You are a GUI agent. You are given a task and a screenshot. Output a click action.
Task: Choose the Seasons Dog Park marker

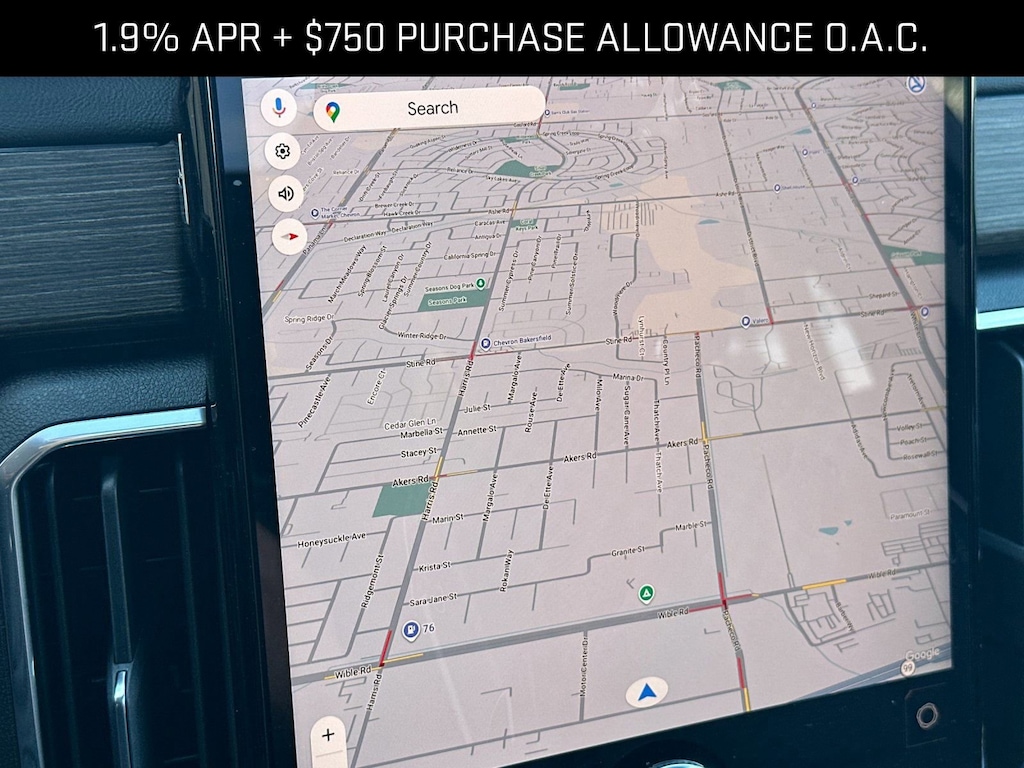[x=480, y=284]
